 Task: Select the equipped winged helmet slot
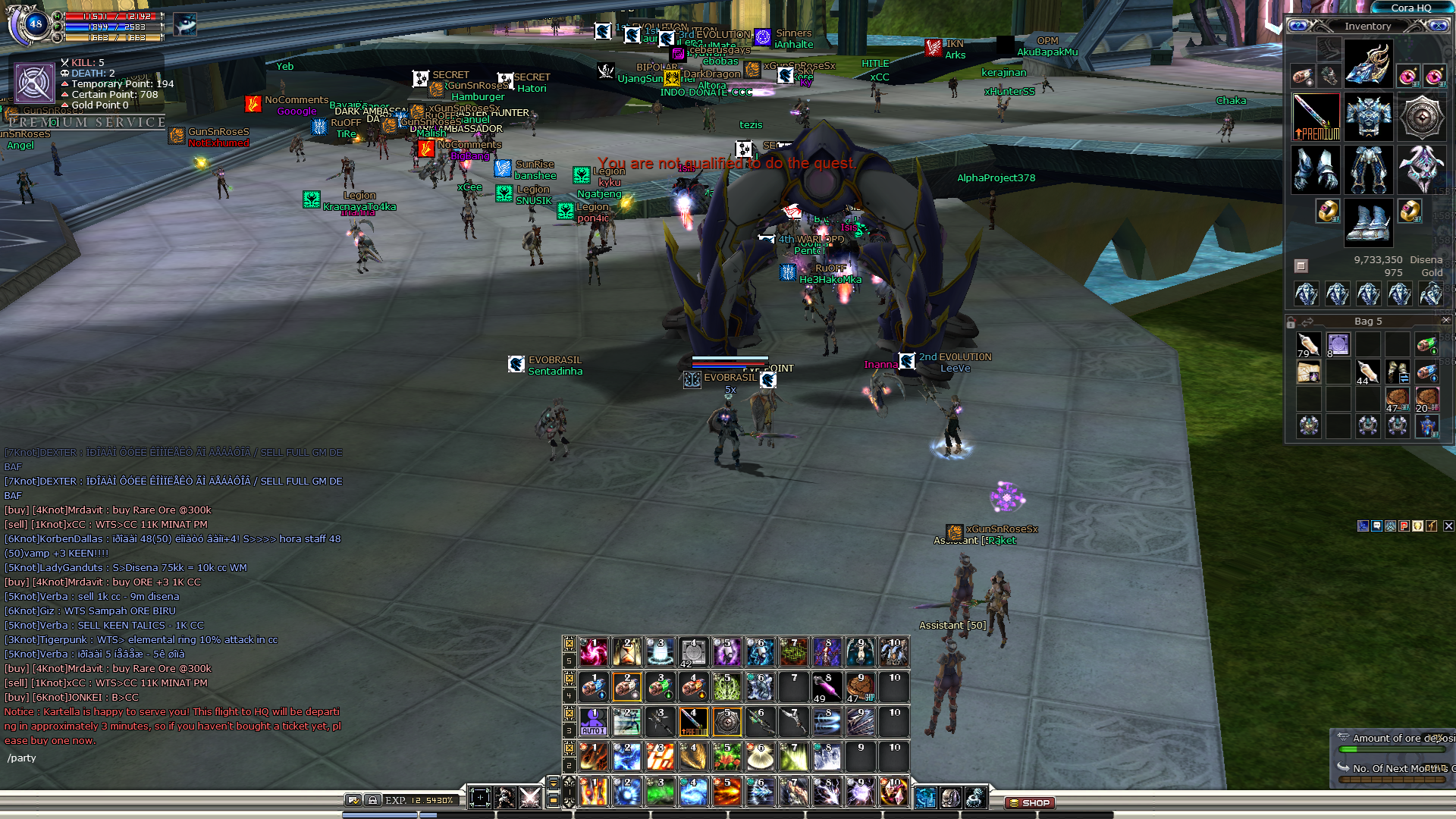coord(1368,64)
